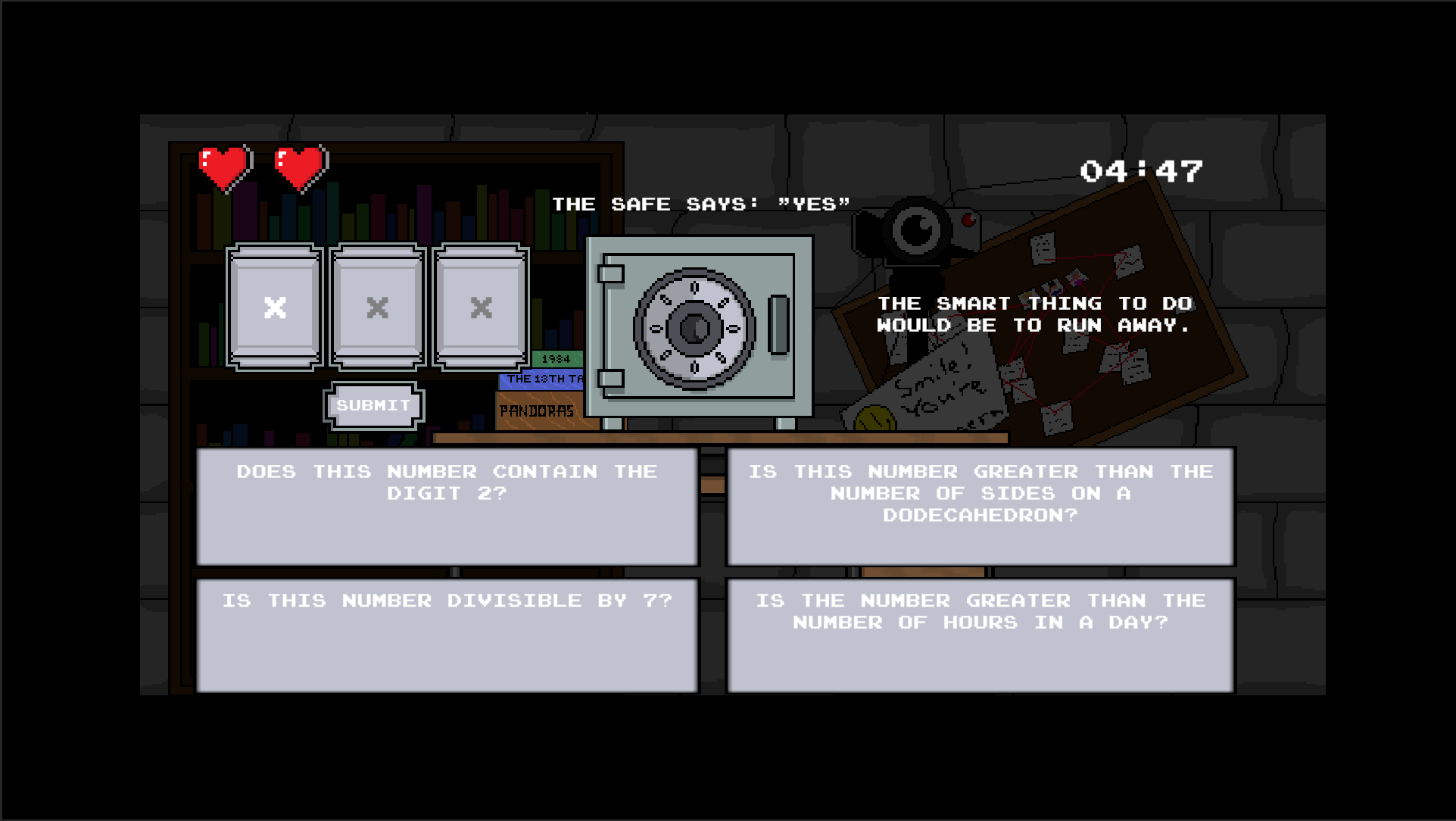The image size is (1456, 821).
Task: Ask the dodecahedron sides question
Action: point(981,506)
